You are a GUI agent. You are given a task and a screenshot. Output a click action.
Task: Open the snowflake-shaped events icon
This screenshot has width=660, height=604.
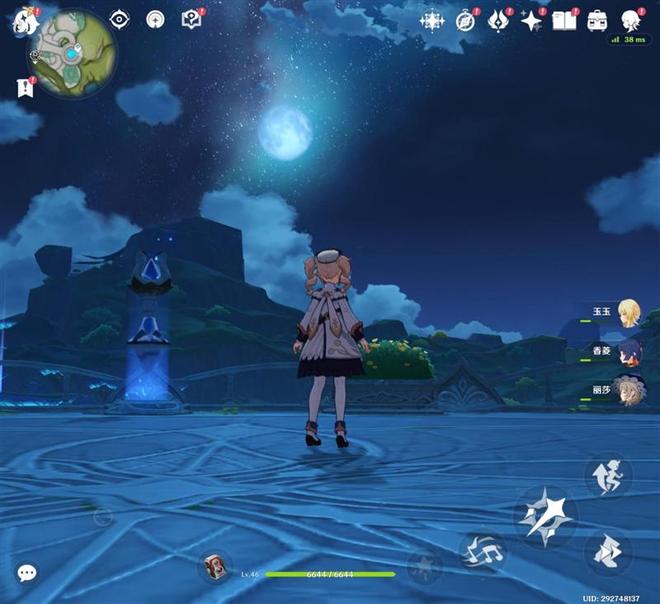pyautogui.click(x=432, y=21)
